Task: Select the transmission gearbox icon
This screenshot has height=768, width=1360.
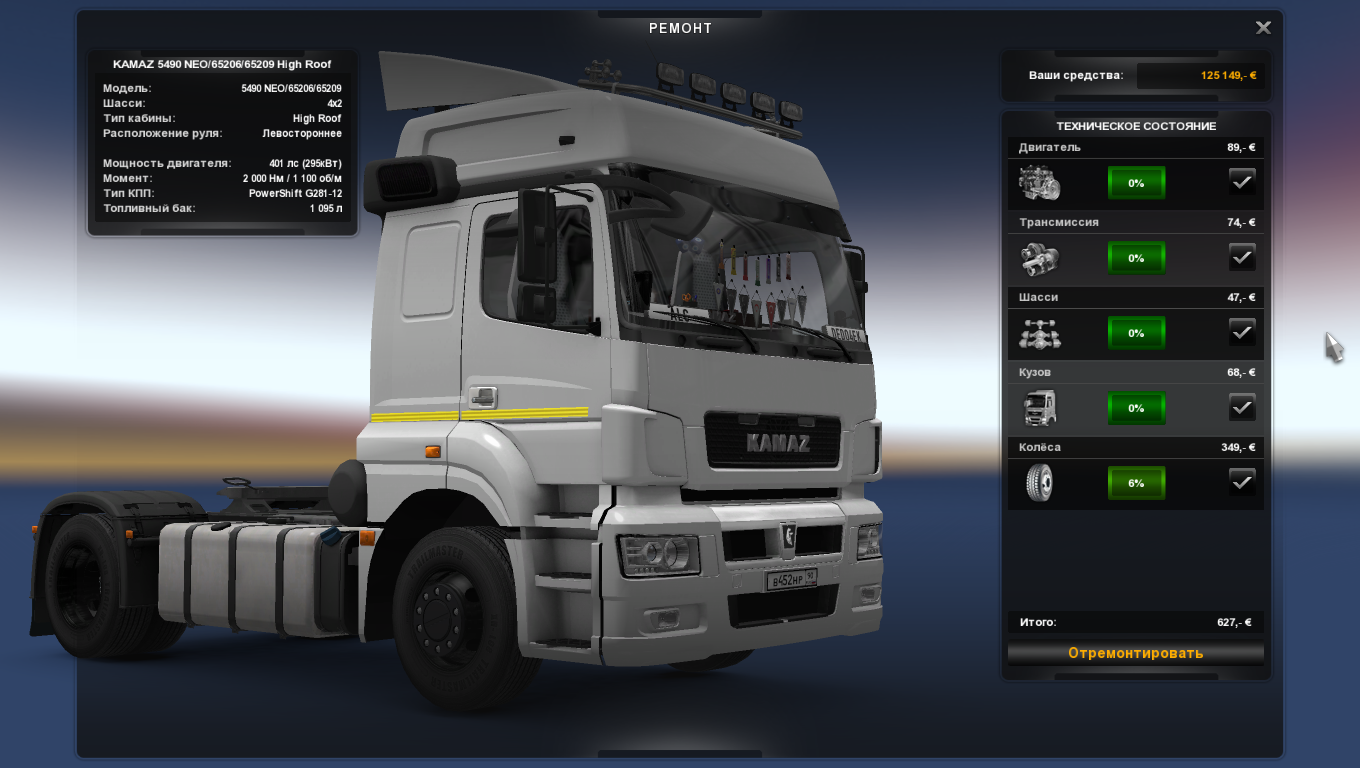Action: point(1039,258)
